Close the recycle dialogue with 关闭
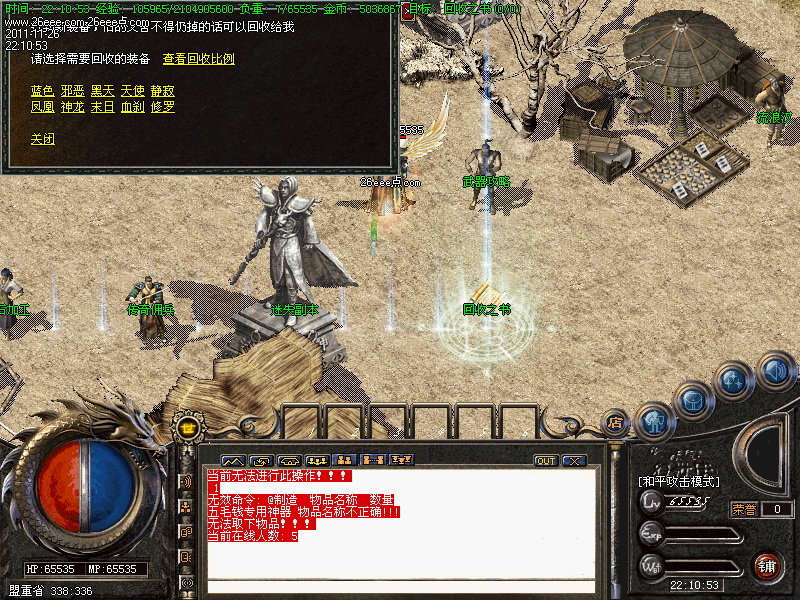This screenshot has height=600, width=800. [42, 139]
